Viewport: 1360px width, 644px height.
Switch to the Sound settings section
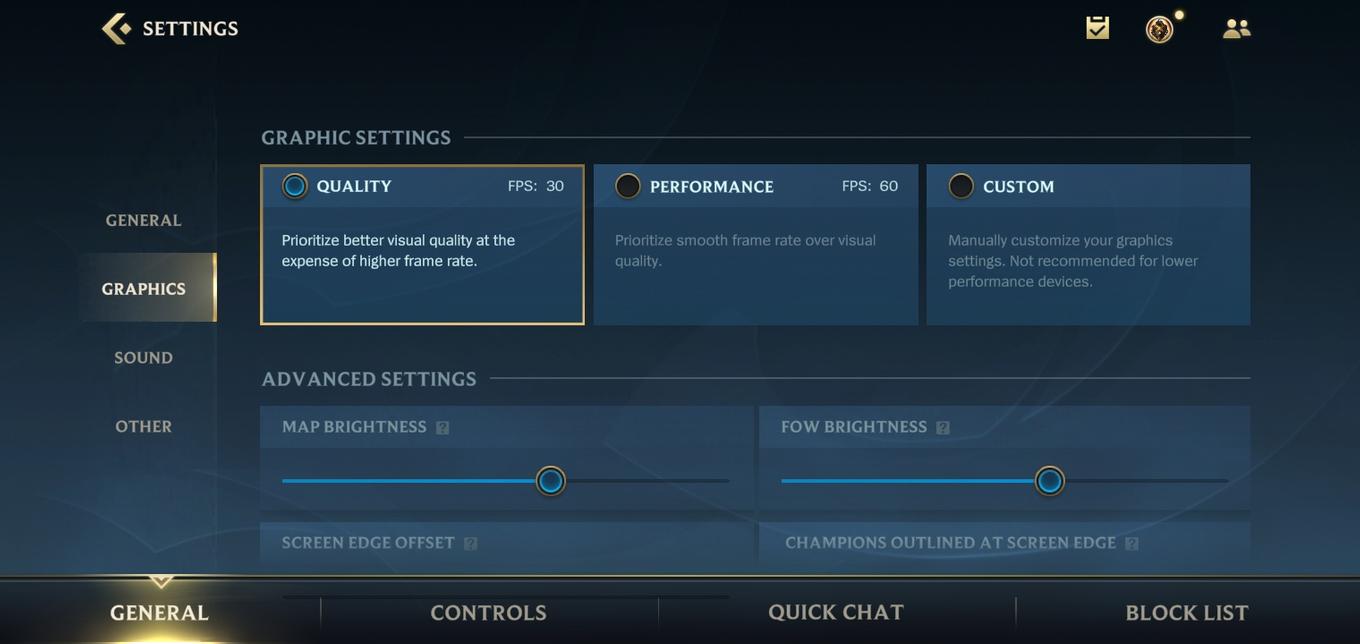point(144,358)
